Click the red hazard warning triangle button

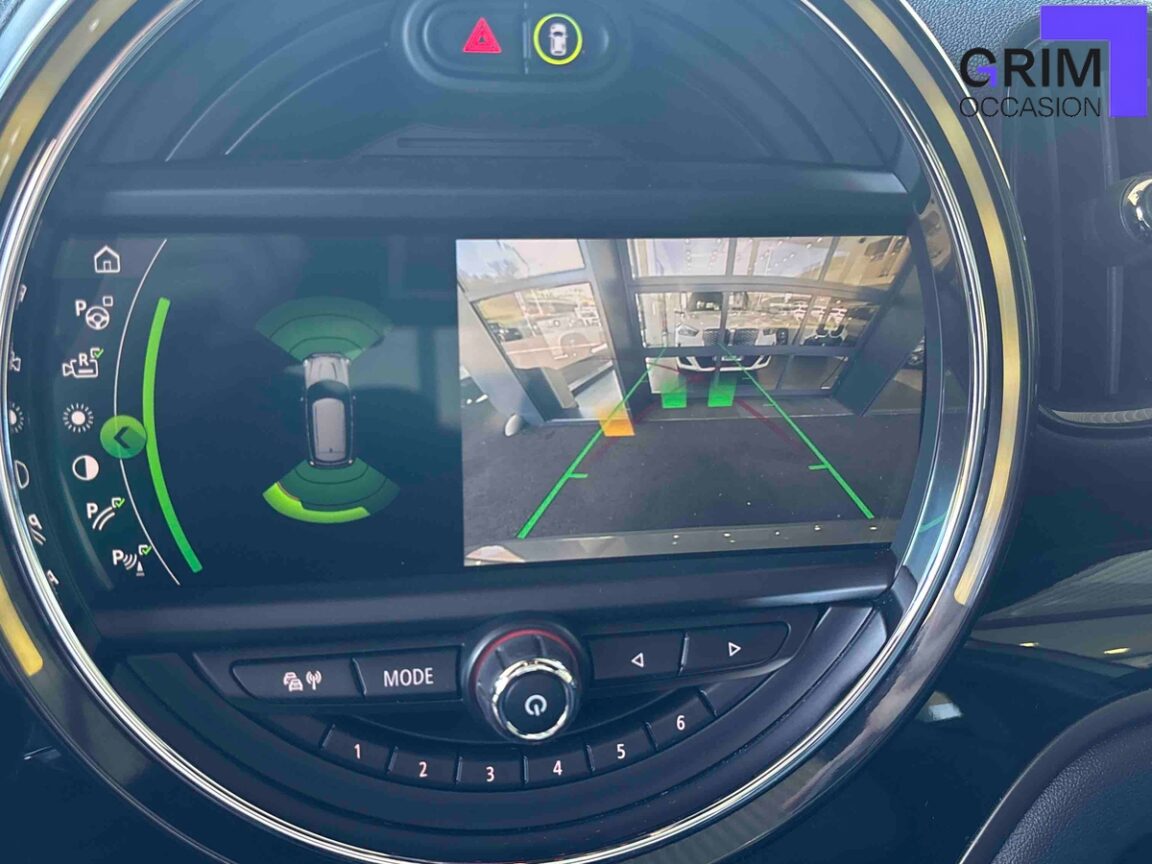[481, 37]
